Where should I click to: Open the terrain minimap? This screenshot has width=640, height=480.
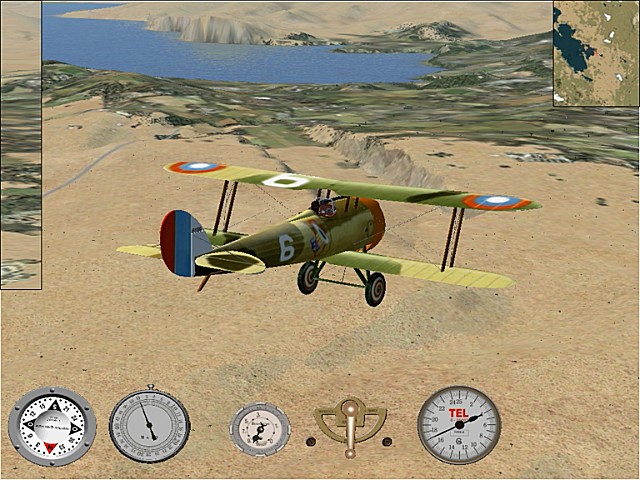tap(596, 52)
